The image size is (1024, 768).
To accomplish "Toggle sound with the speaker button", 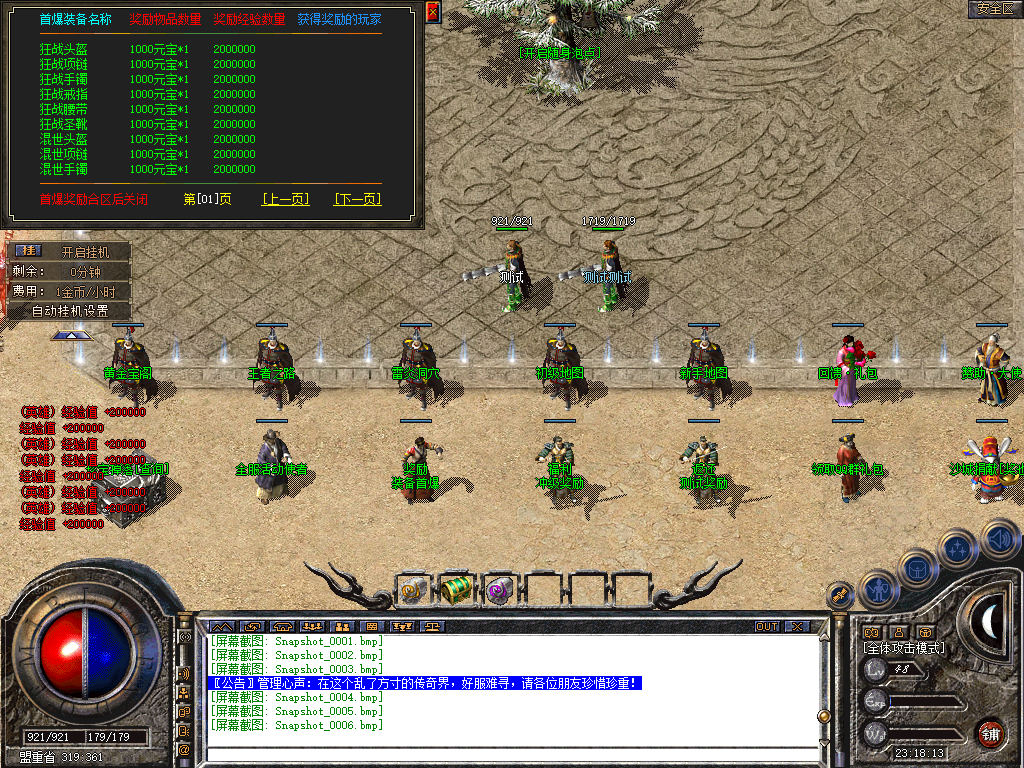I will coord(999,539).
